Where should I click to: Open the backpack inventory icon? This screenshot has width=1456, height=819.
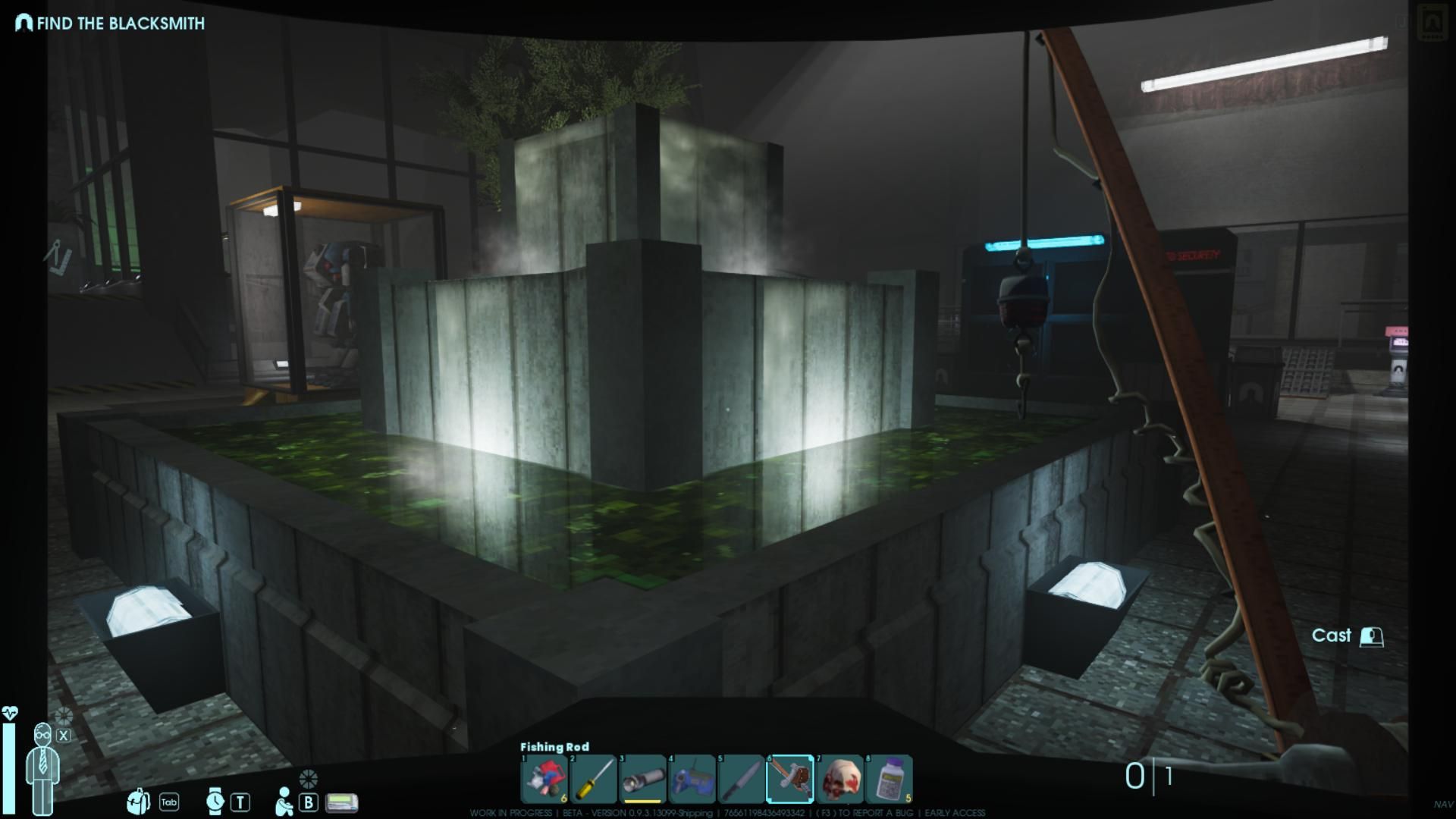click(x=138, y=802)
